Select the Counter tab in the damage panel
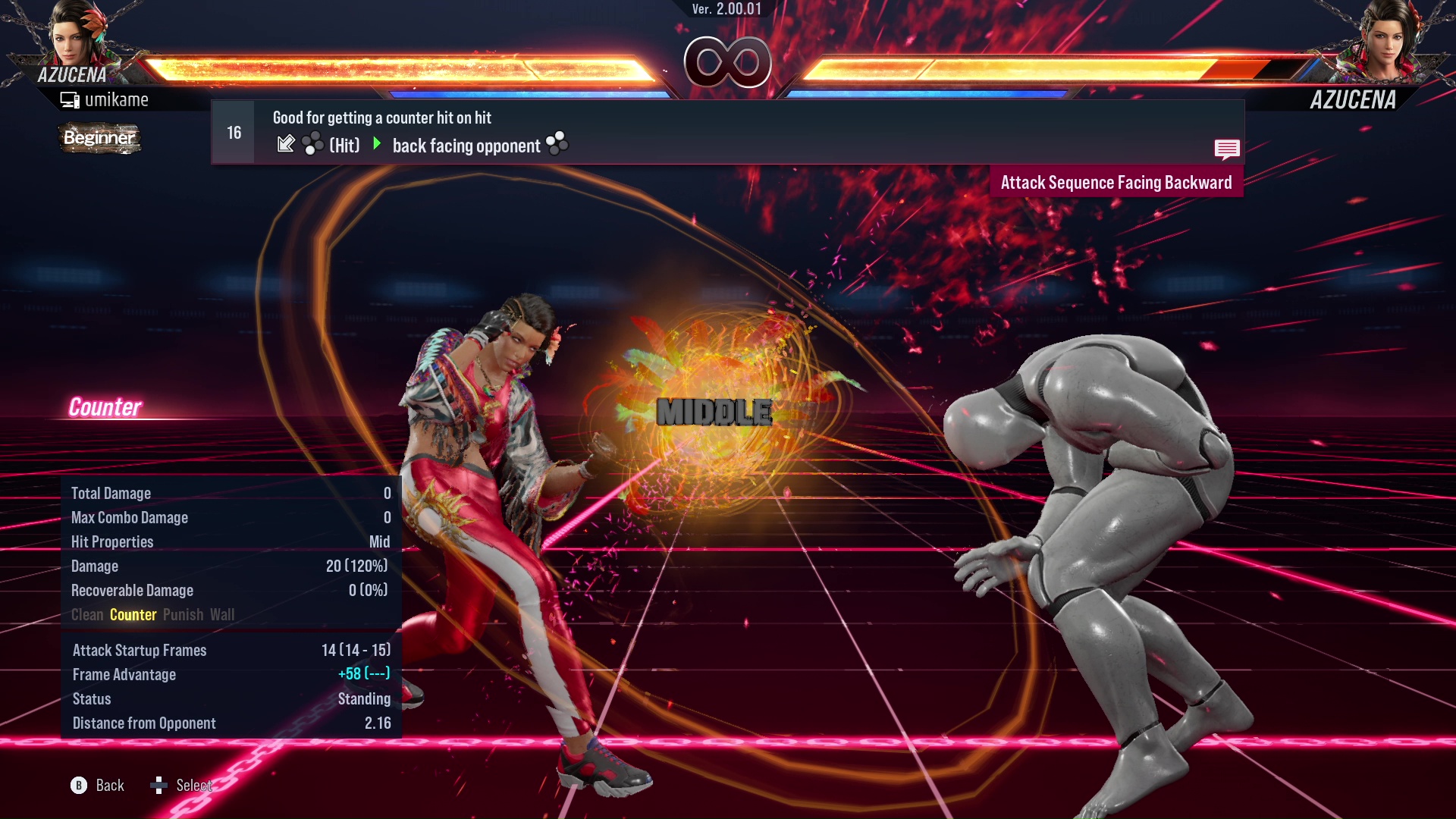1456x819 pixels. [133, 614]
